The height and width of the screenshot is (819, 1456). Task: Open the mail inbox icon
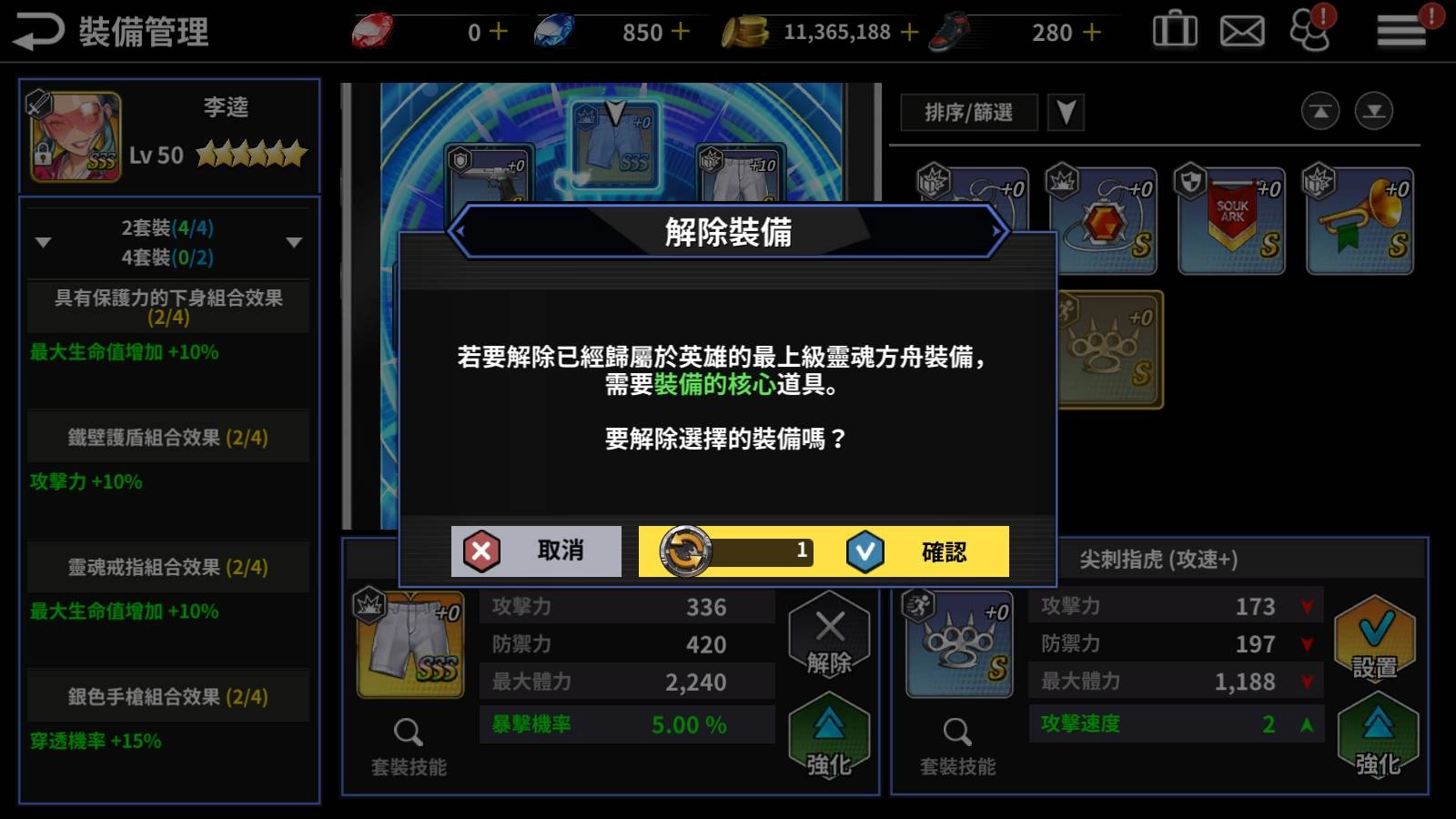point(1241,29)
